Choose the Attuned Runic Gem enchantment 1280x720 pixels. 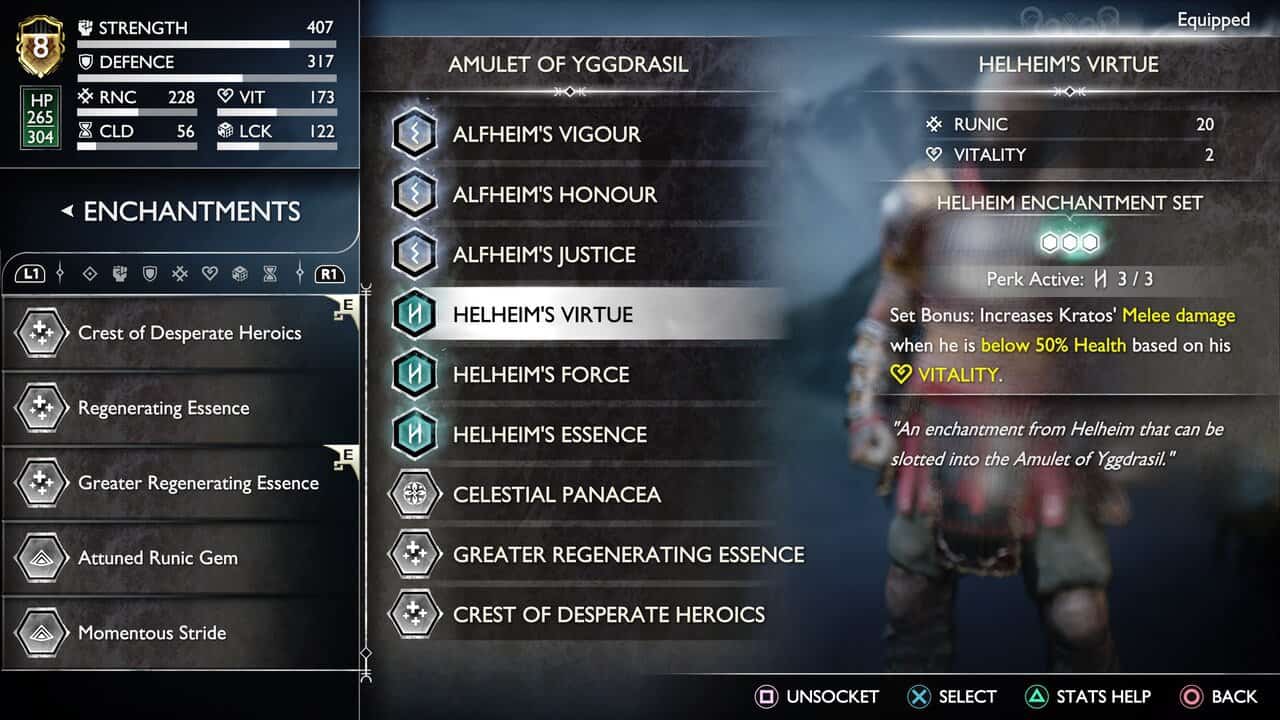pos(158,558)
